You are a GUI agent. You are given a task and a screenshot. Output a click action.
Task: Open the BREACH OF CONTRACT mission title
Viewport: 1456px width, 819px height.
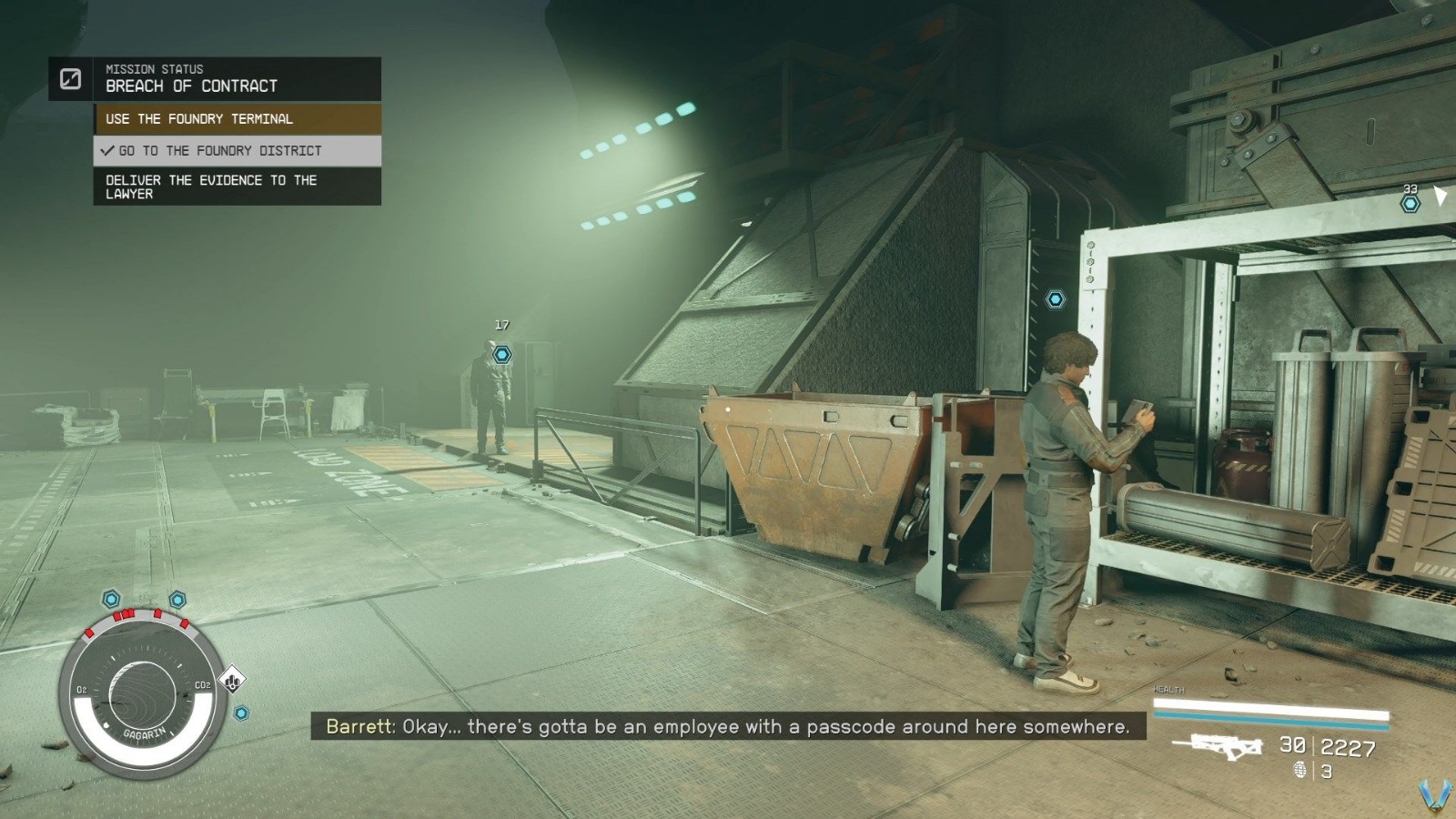(x=189, y=86)
